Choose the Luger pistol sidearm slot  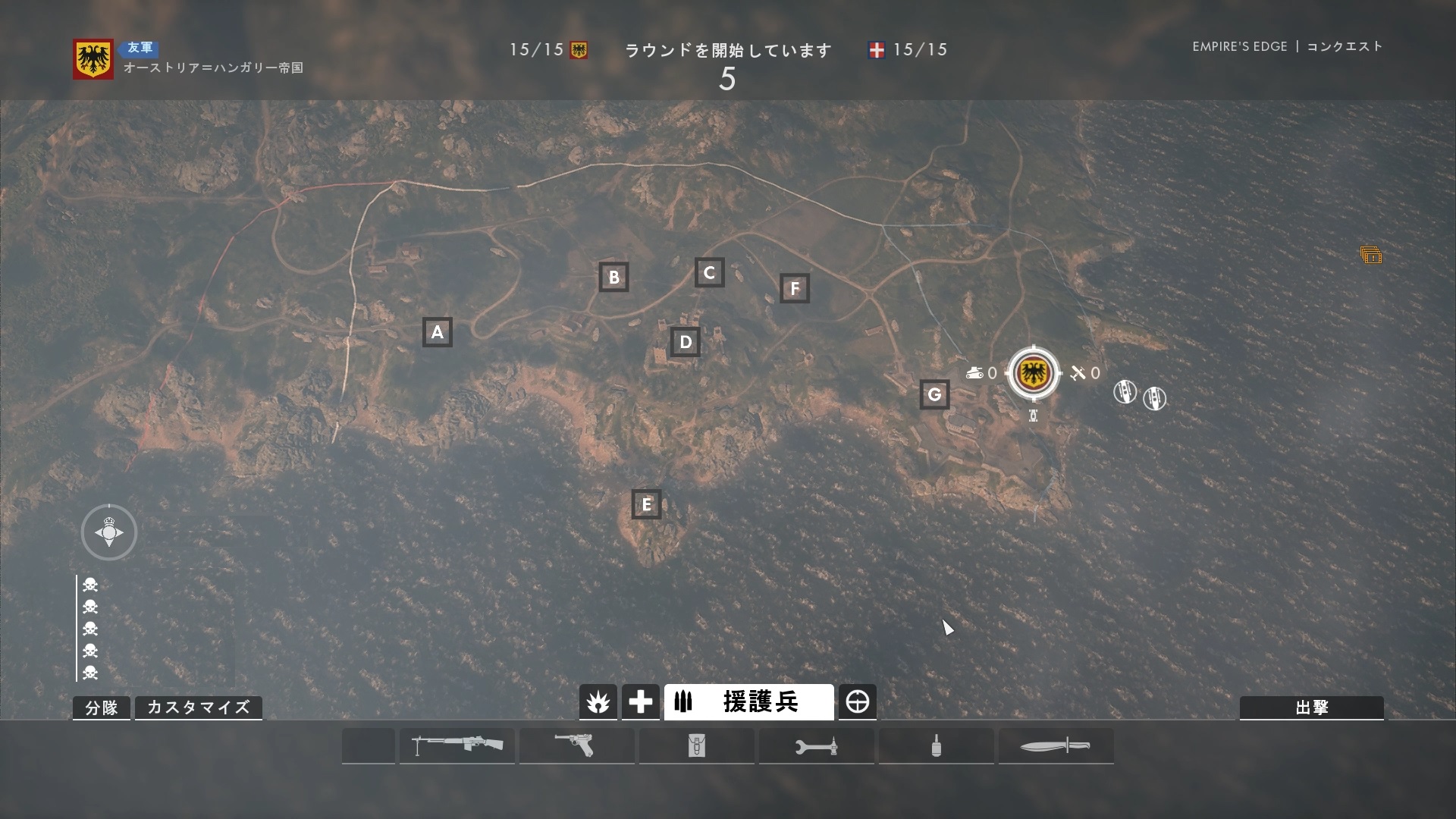click(576, 745)
